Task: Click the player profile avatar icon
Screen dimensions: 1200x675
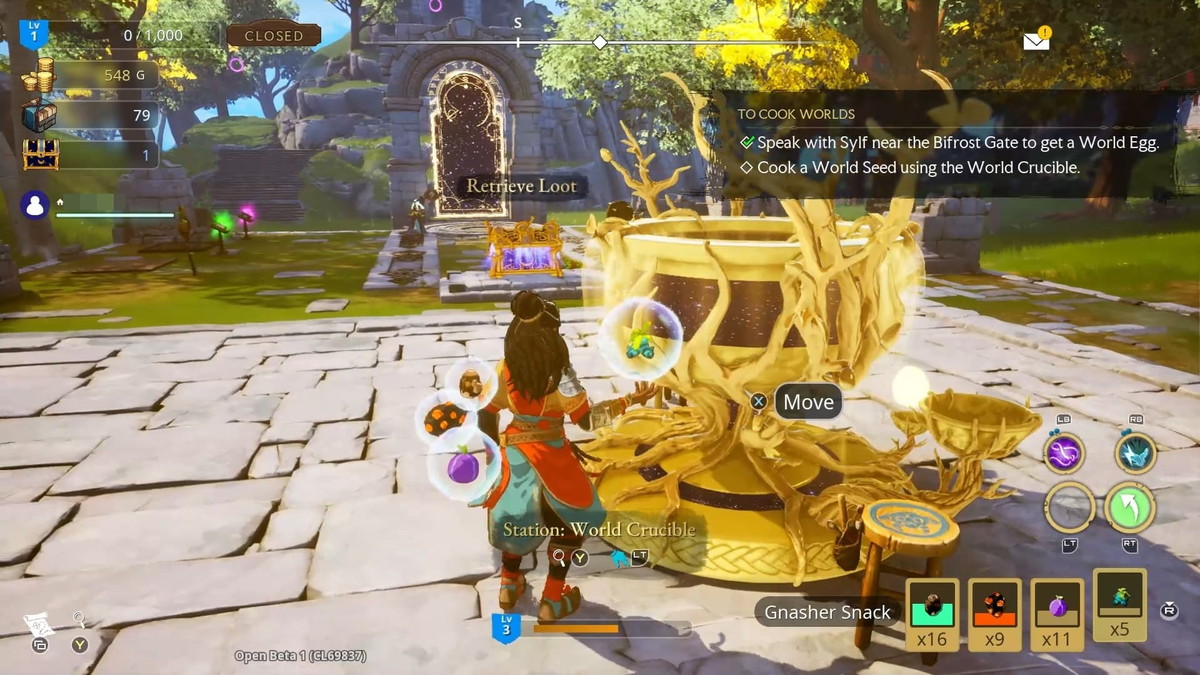Action: point(35,205)
